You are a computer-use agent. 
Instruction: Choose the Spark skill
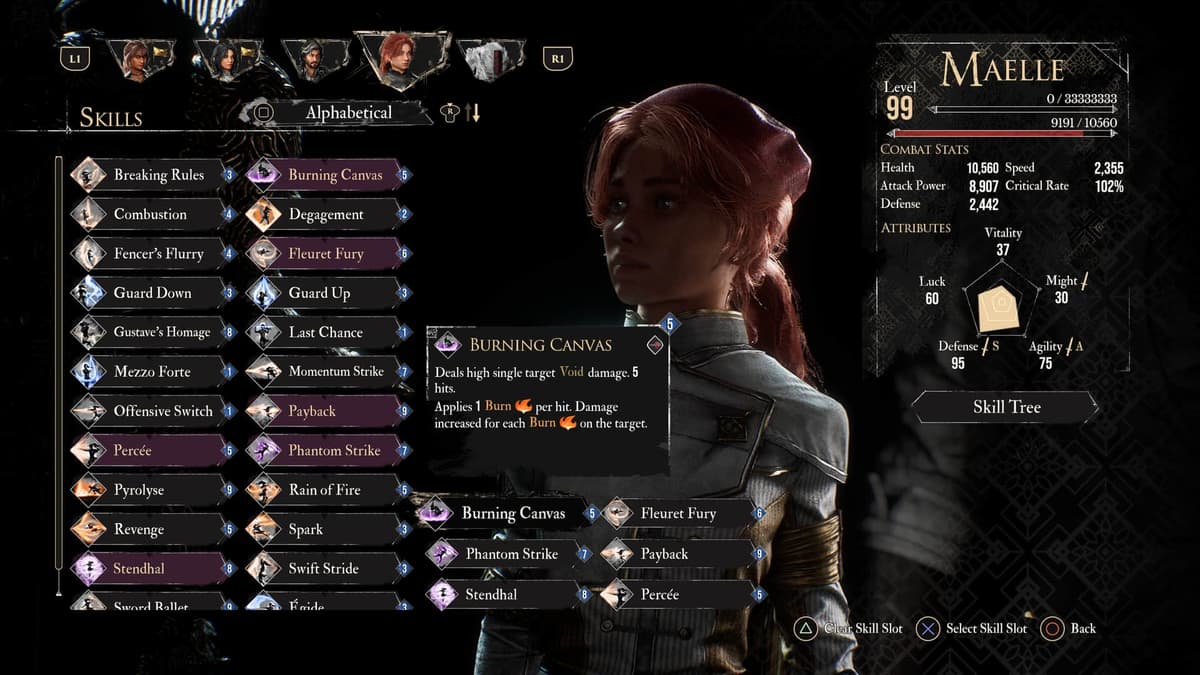(x=306, y=529)
